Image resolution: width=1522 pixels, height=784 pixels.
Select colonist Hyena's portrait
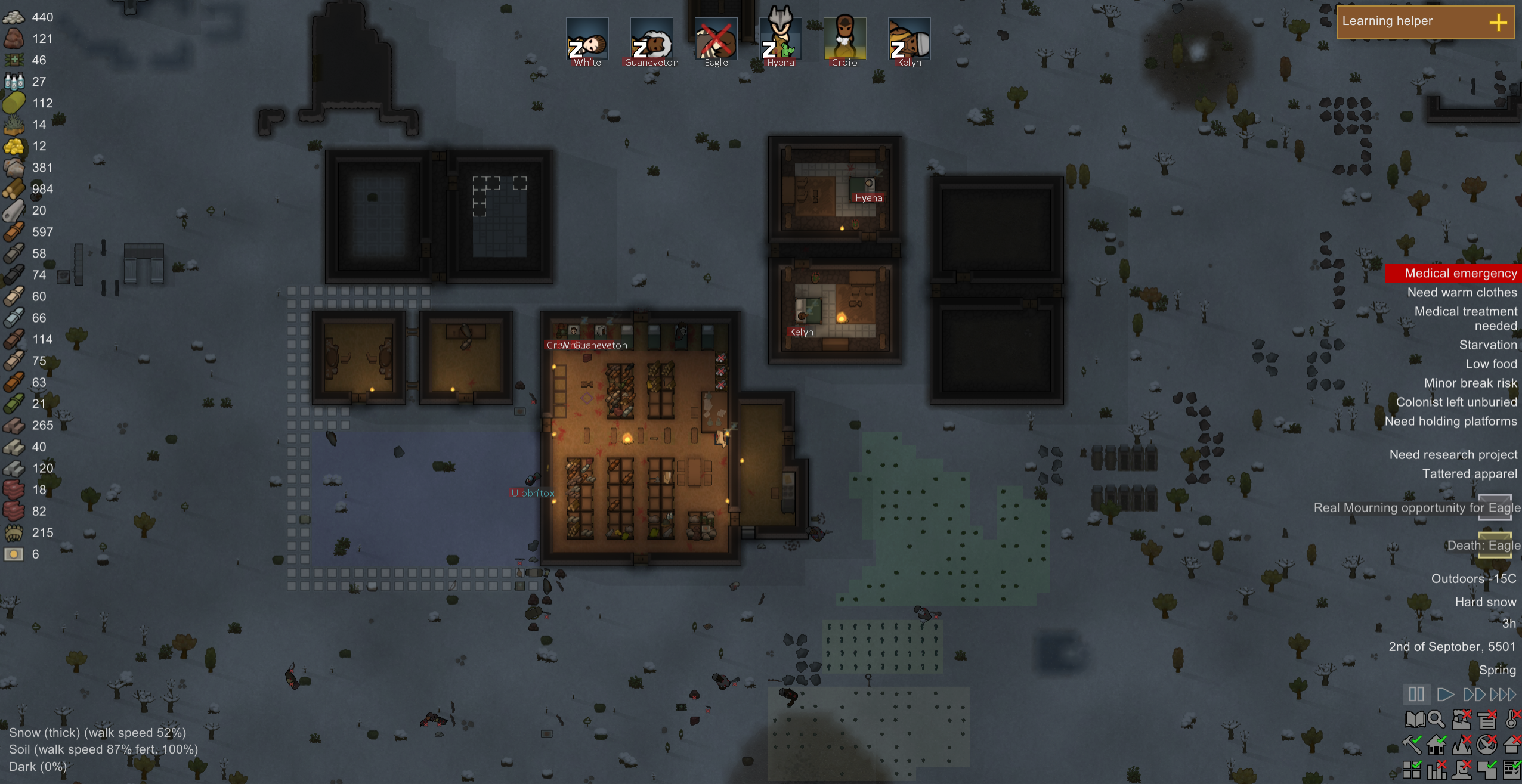[780, 39]
